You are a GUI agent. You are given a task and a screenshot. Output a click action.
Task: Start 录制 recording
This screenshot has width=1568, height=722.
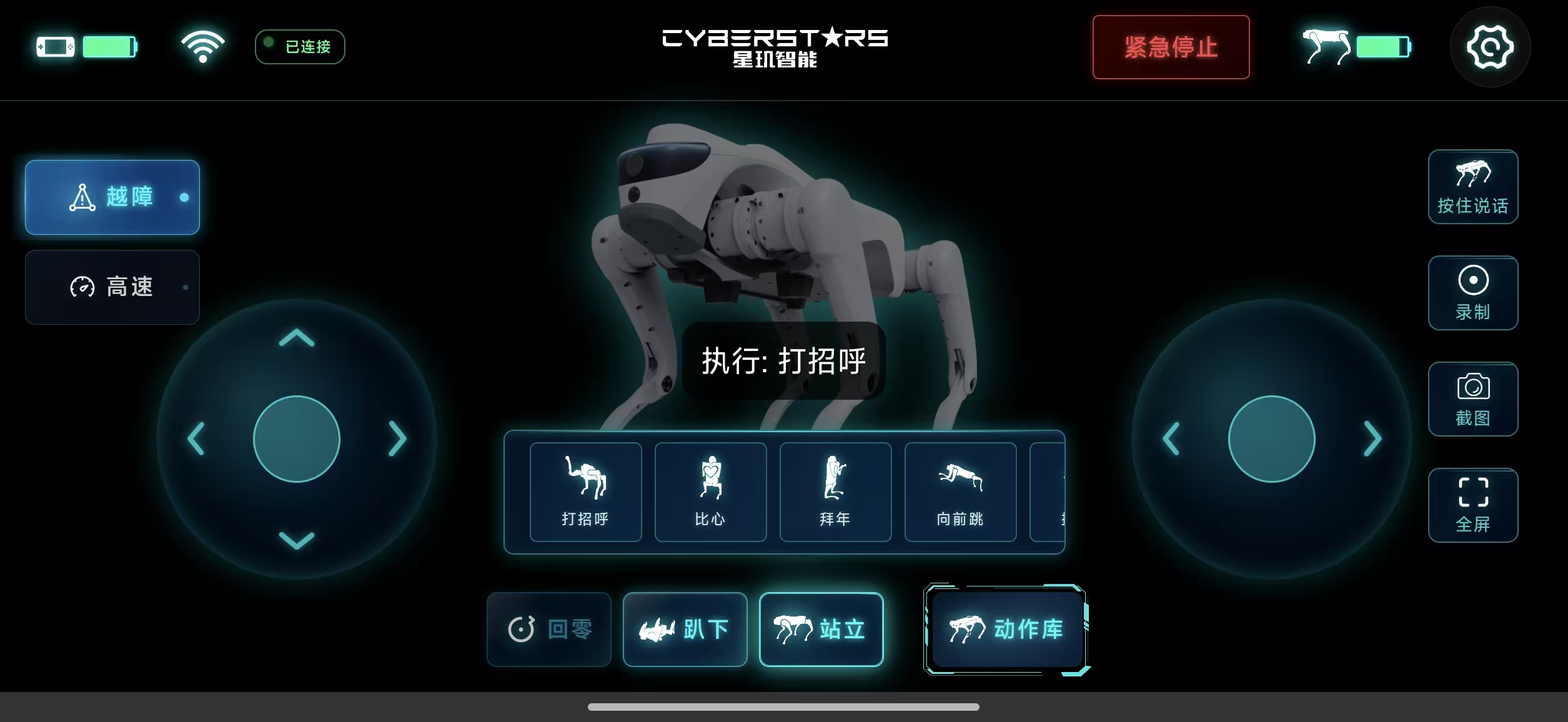pyautogui.click(x=1472, y=293)
